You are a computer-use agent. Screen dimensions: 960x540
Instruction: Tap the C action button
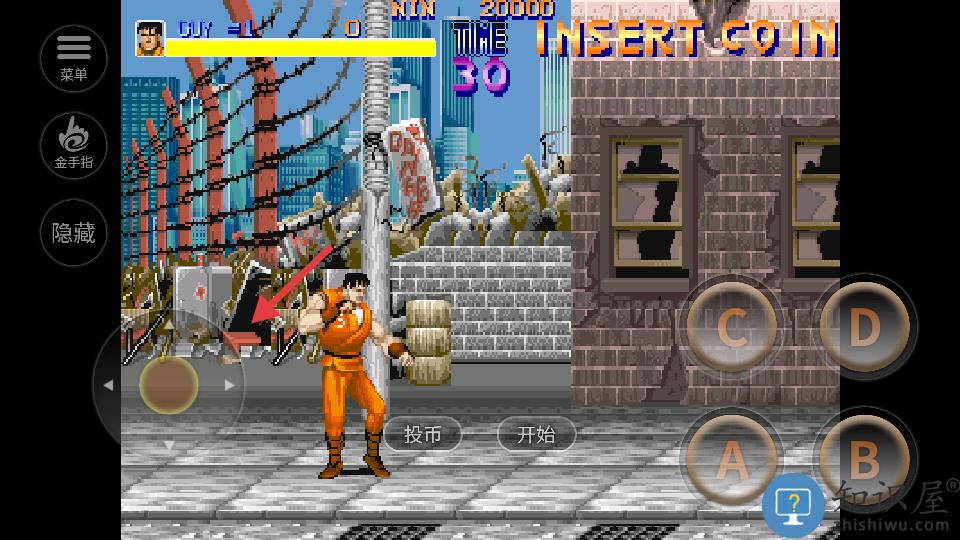pos(732,328)
